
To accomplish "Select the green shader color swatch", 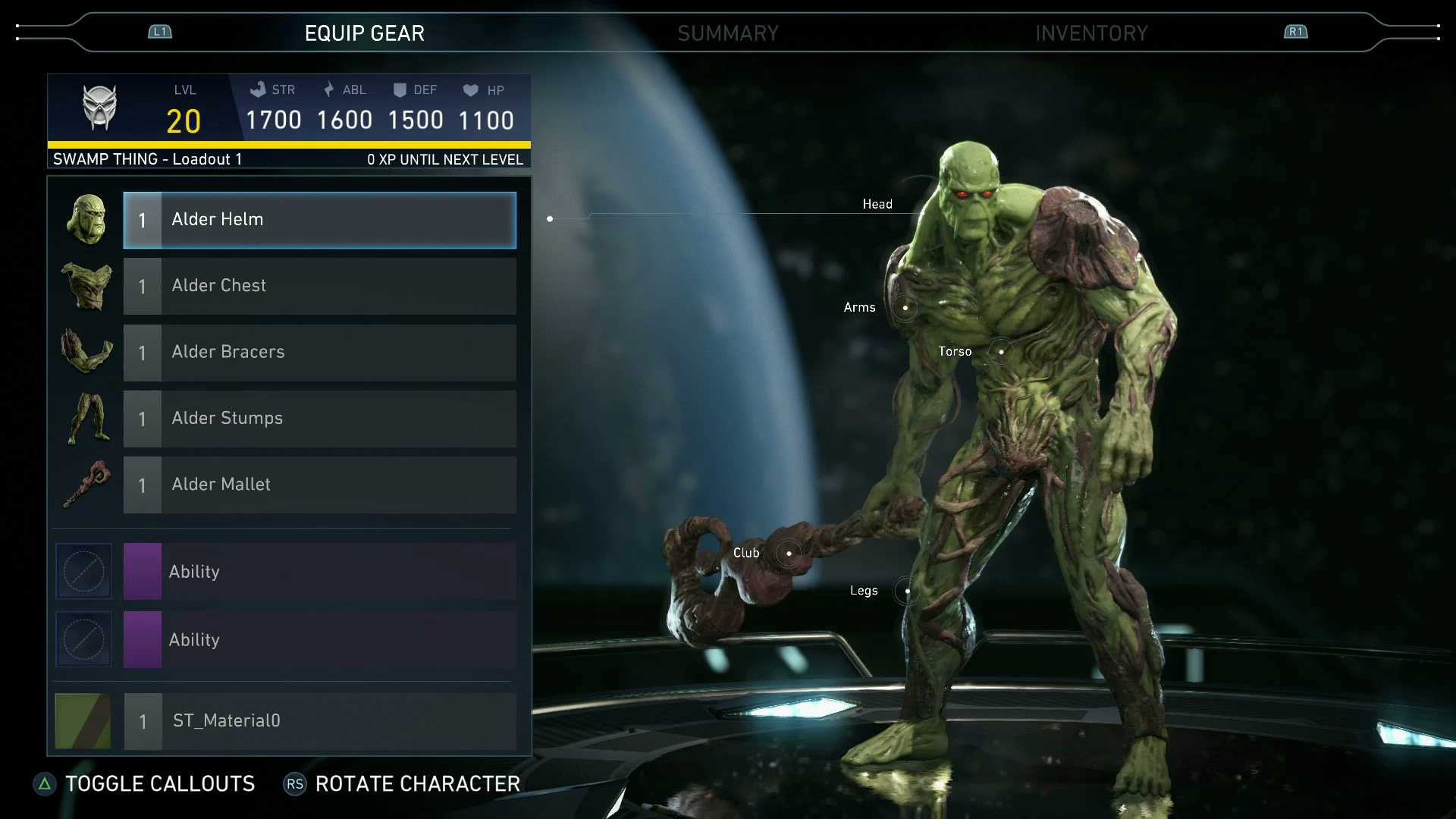I will (x=83, y=721).
